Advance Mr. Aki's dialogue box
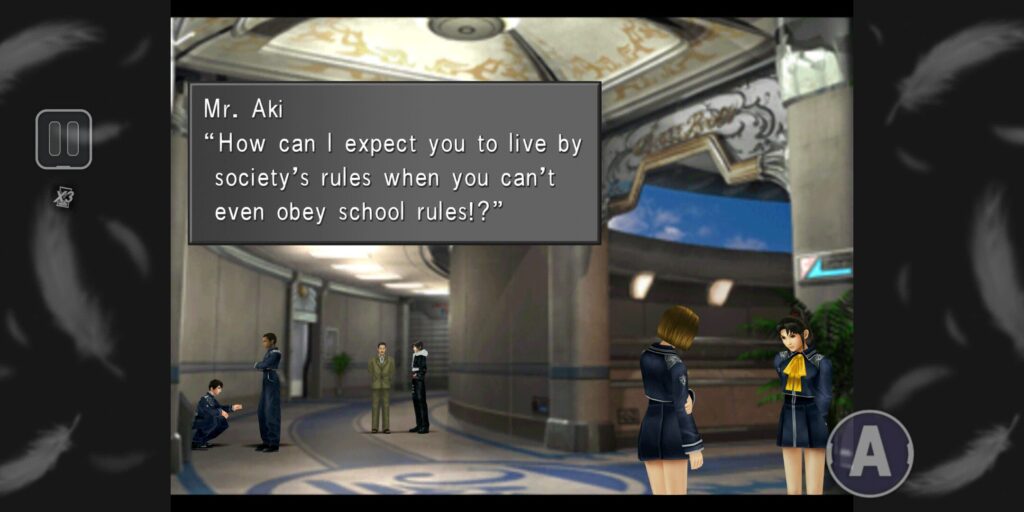 tap(395, 163)
